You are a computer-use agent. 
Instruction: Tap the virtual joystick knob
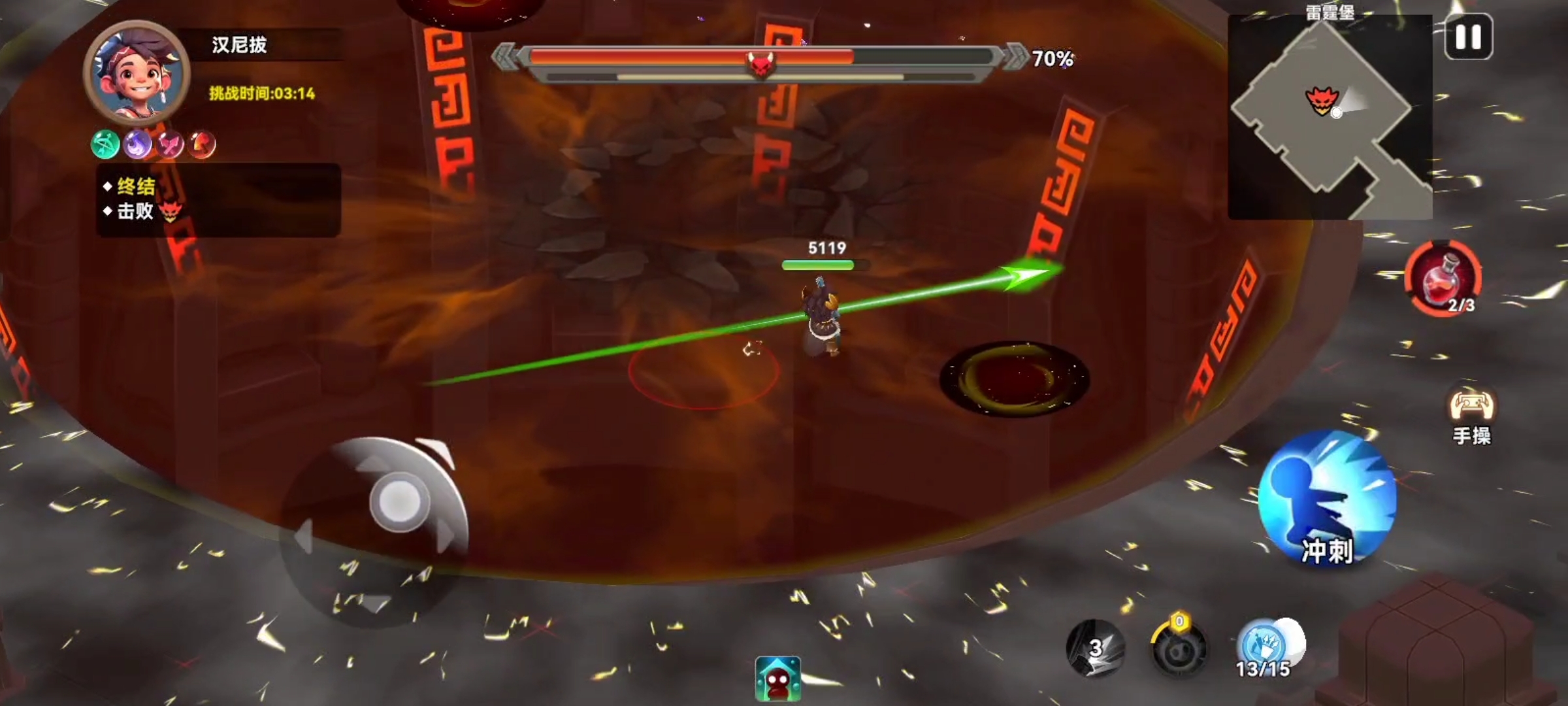point(398,502)
